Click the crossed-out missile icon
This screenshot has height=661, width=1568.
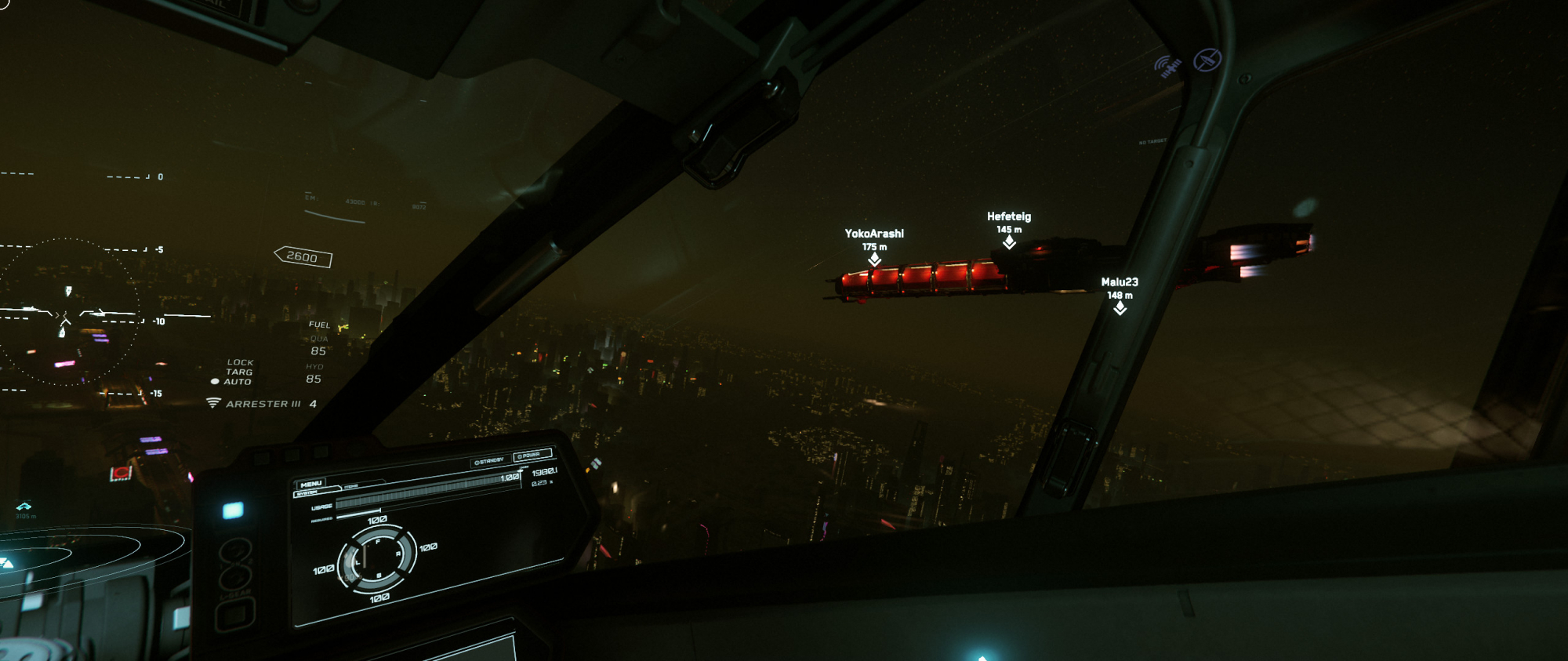(x=1207, y=60)
